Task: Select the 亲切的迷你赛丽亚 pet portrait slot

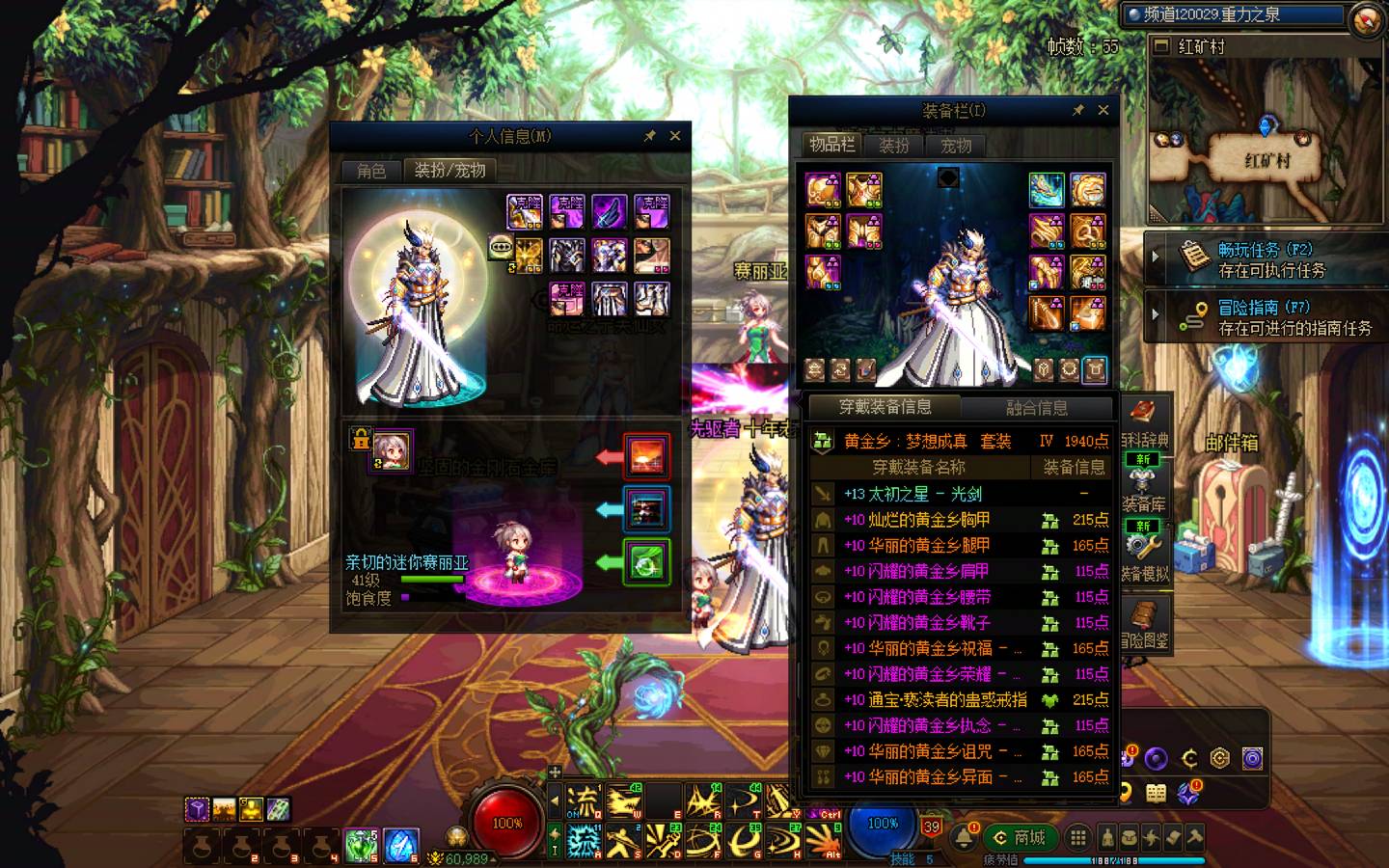Action: (392, 450)
